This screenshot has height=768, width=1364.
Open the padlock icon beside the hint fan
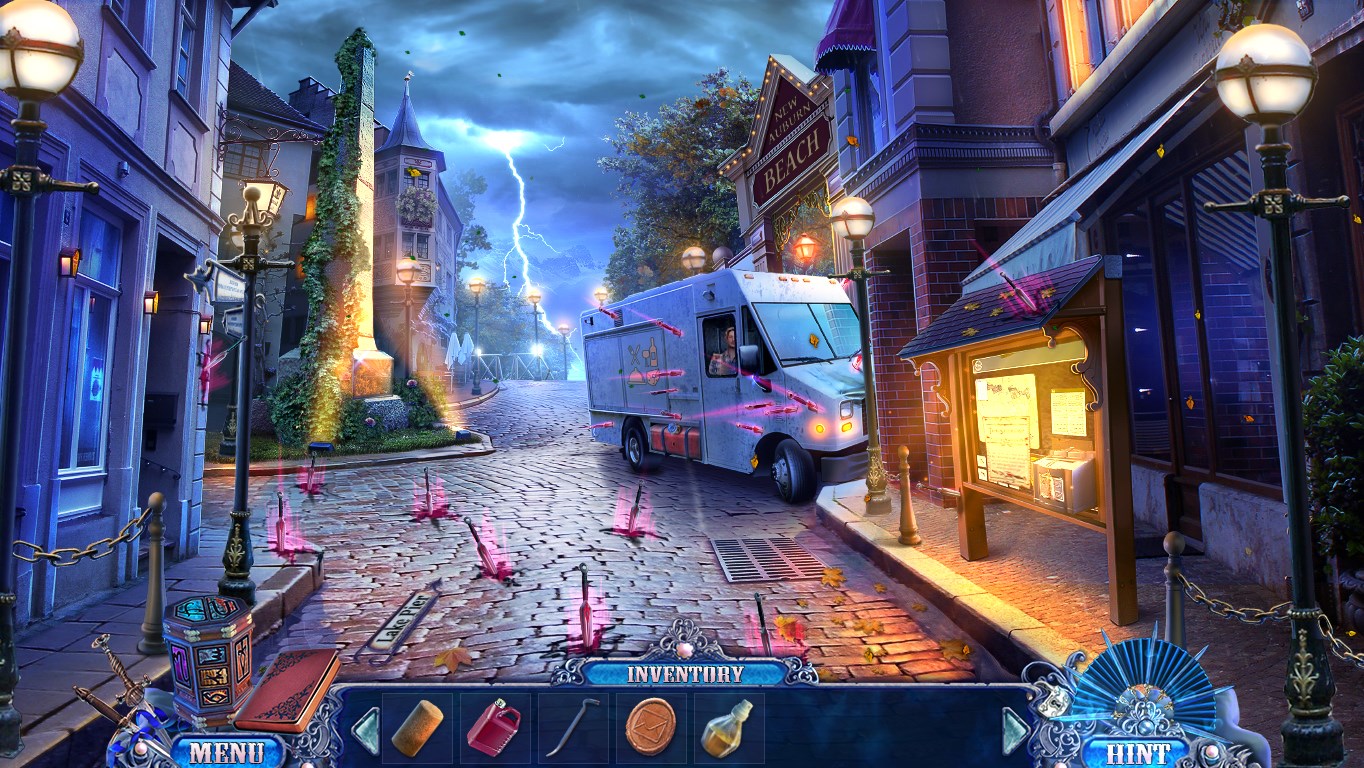click(1054, 700)
